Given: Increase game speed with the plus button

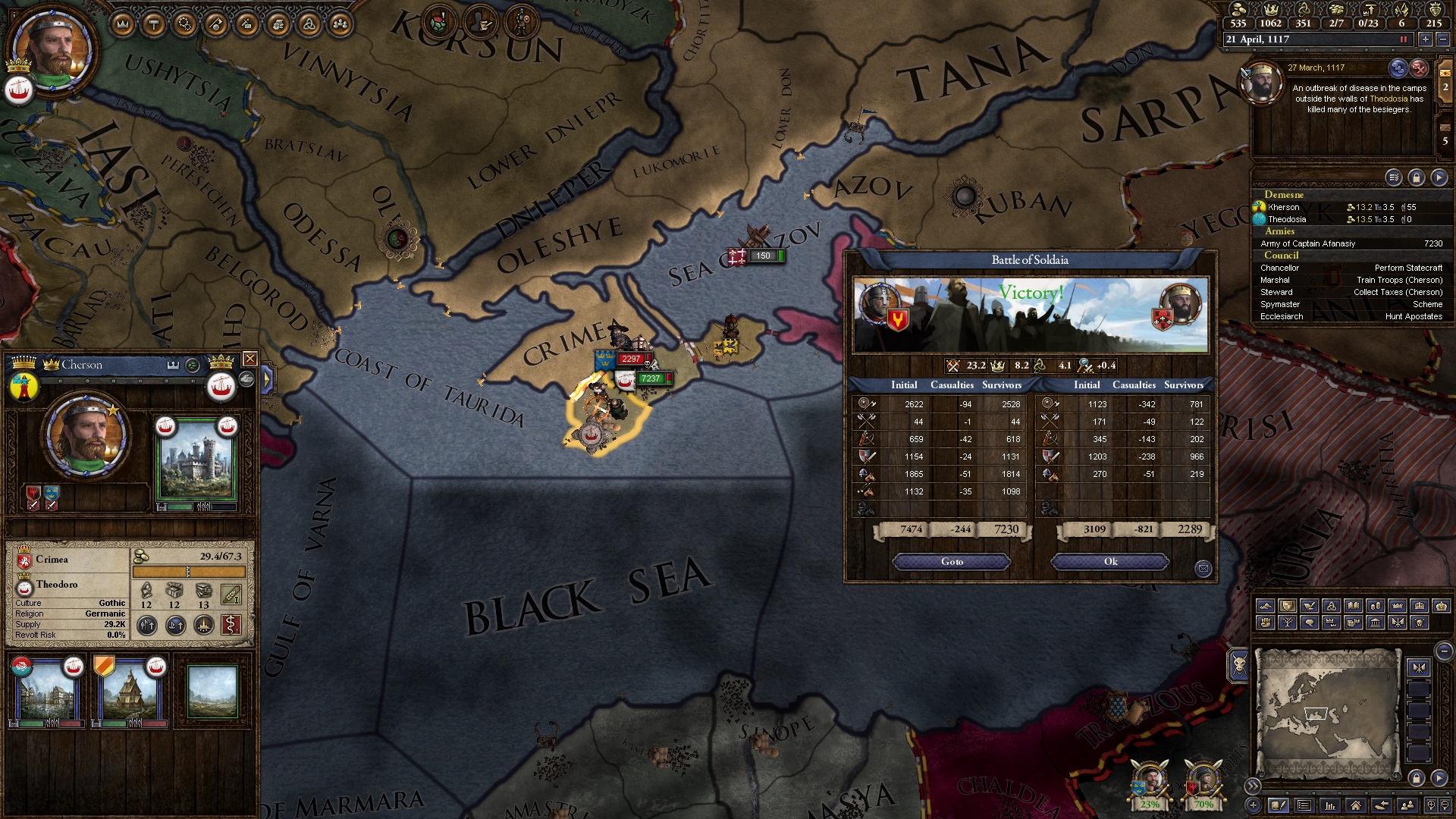Looking at the screenshot, I should tap(1425, 39).
